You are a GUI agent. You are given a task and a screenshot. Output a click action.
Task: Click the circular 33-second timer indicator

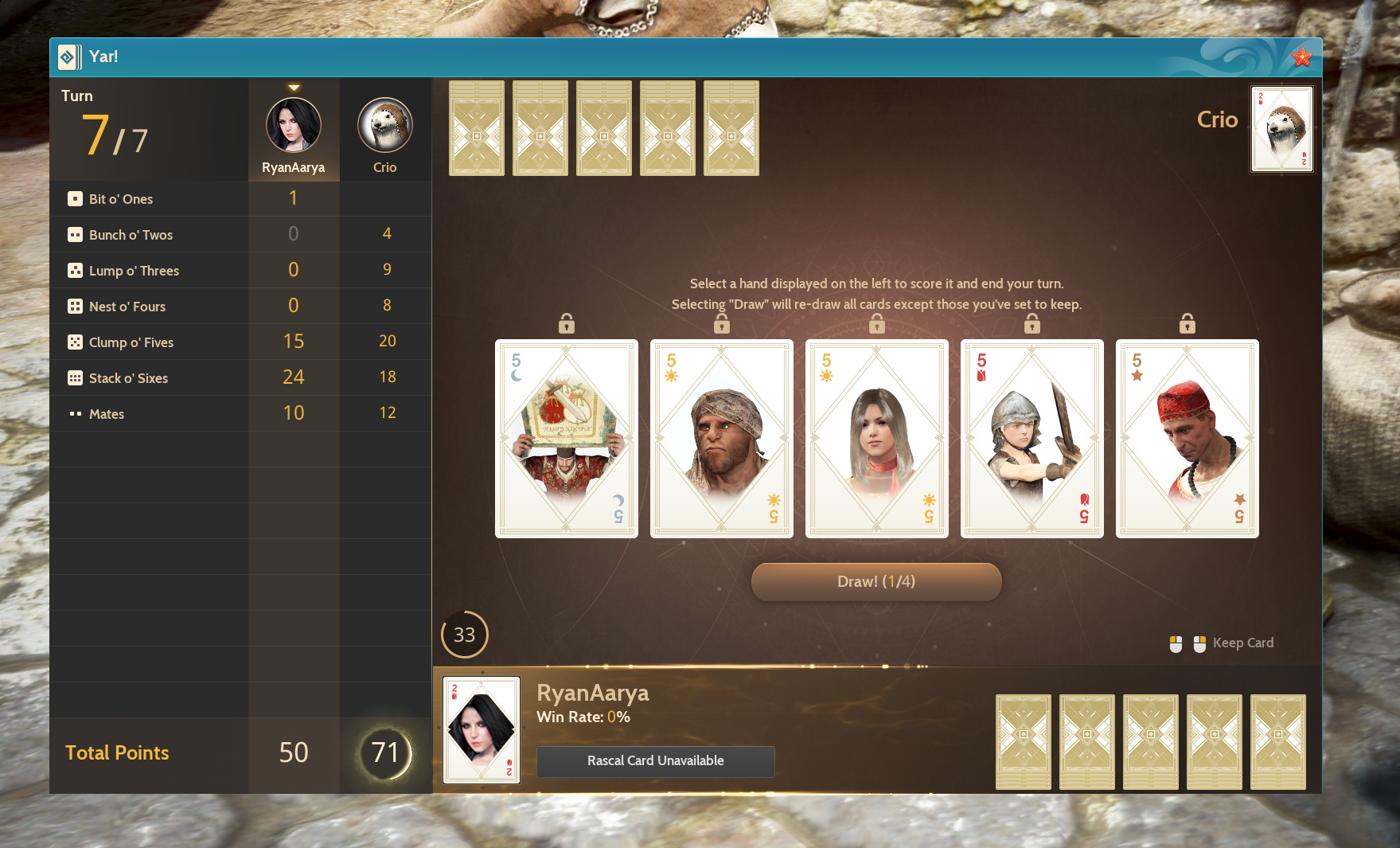click(465, 635)
